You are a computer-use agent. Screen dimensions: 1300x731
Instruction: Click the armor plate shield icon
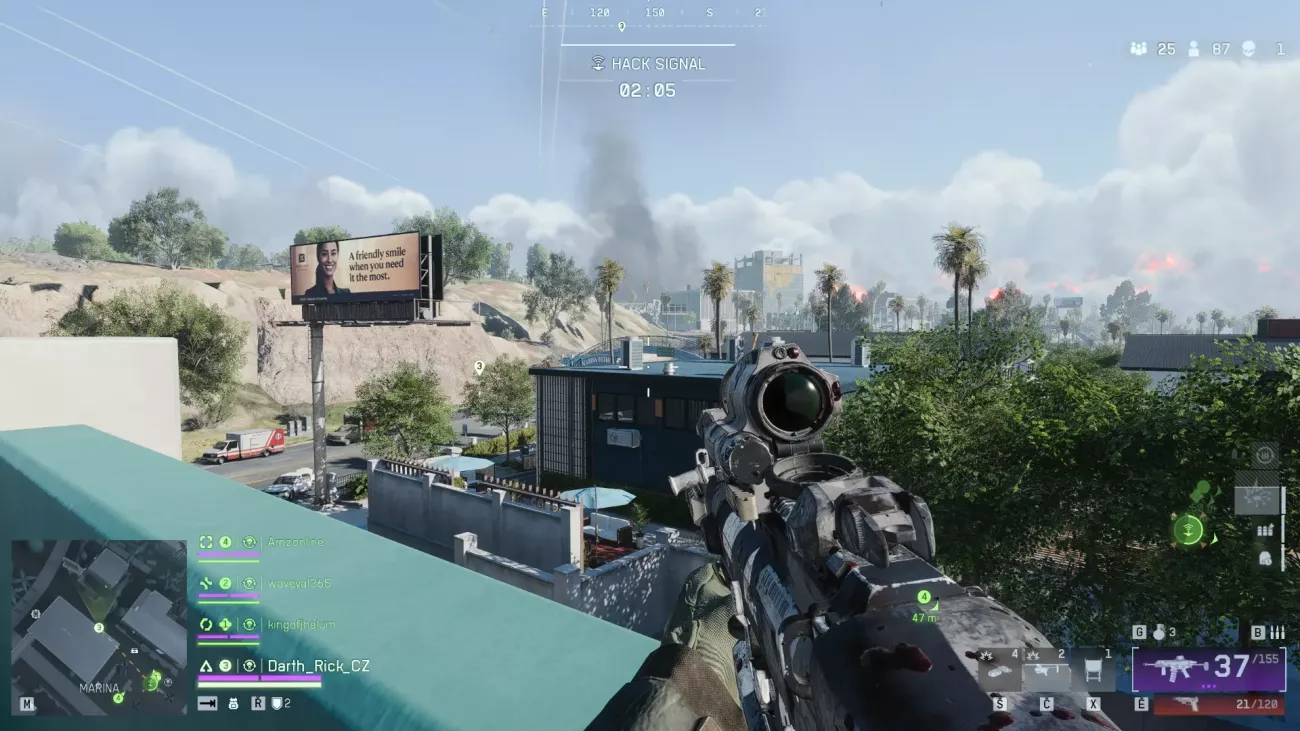(276, 703)
